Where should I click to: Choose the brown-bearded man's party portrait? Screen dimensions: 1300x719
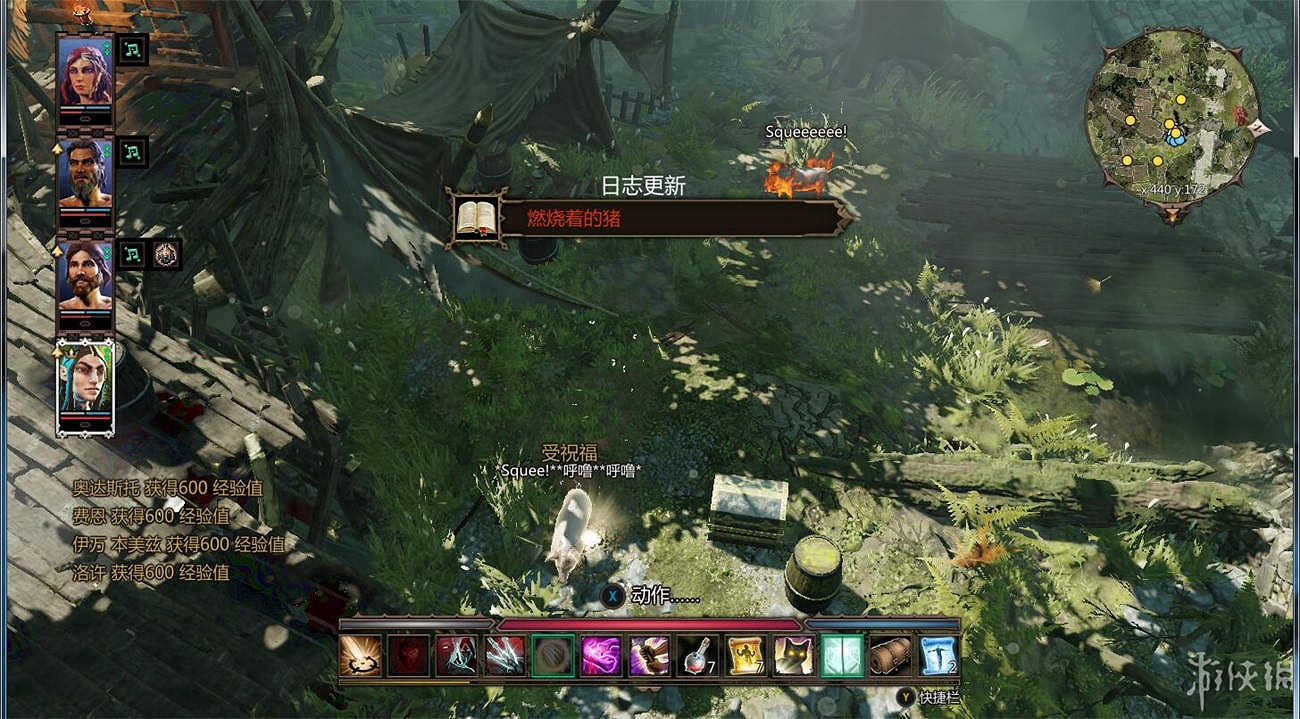click(x=85, y=275)
